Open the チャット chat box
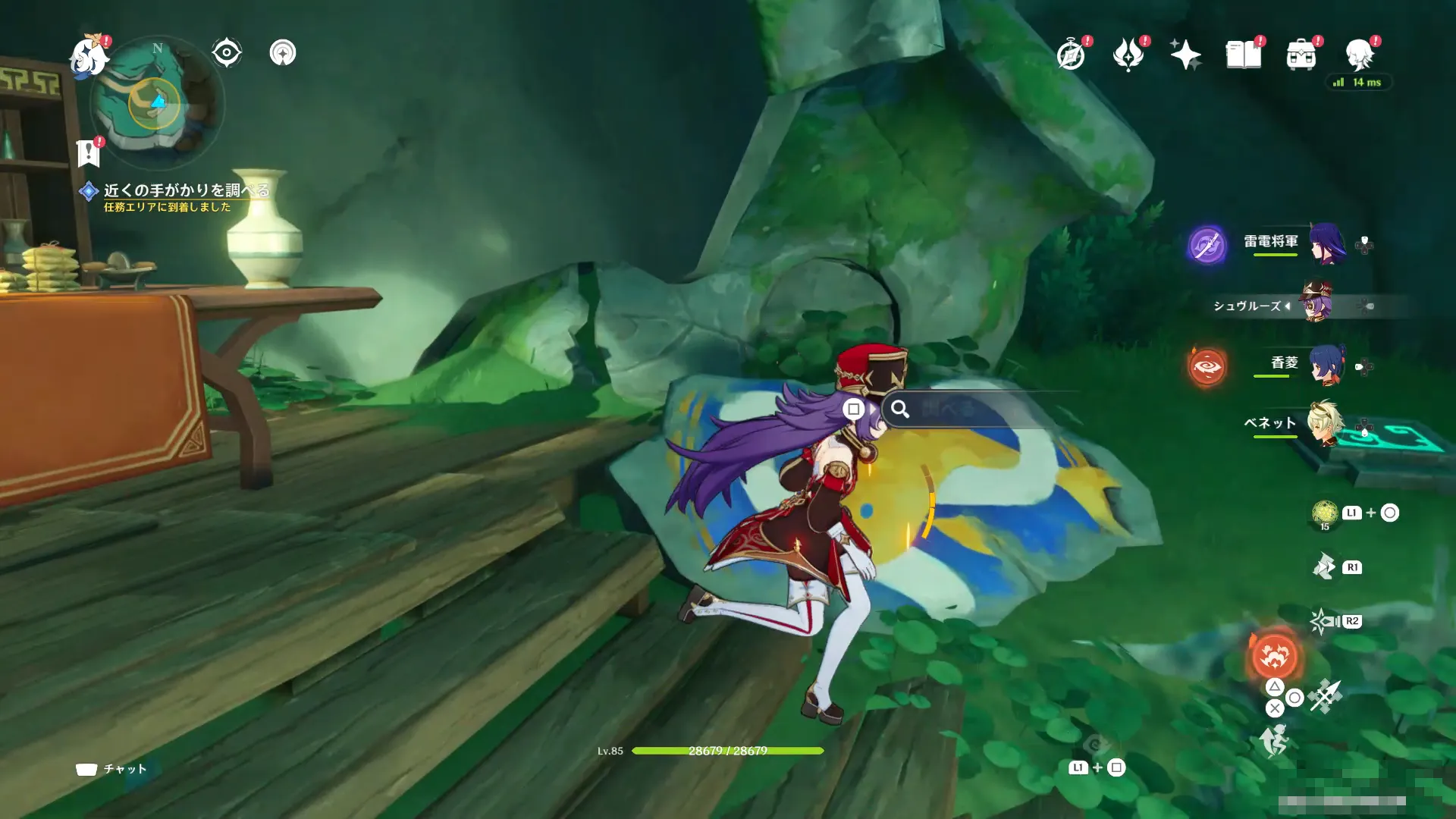The height and width of the screenshot is (819, 1456). 111,769
